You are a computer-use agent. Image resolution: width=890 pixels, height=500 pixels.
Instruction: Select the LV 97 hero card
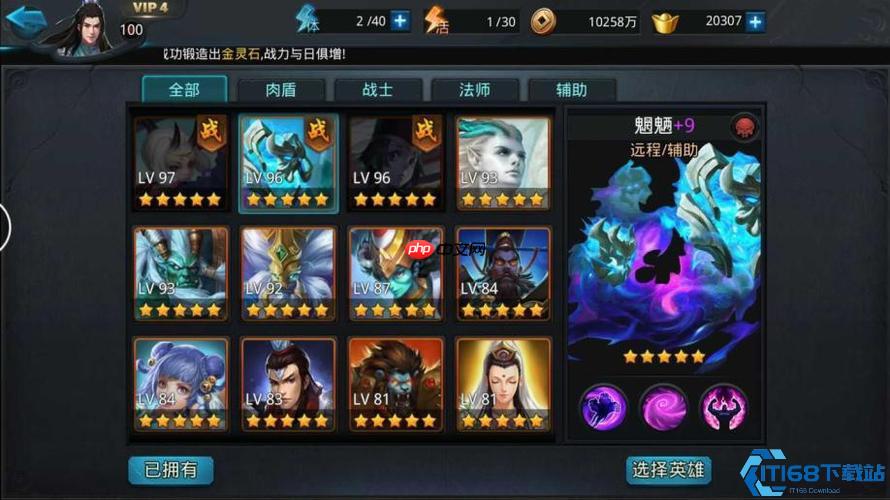181,162
